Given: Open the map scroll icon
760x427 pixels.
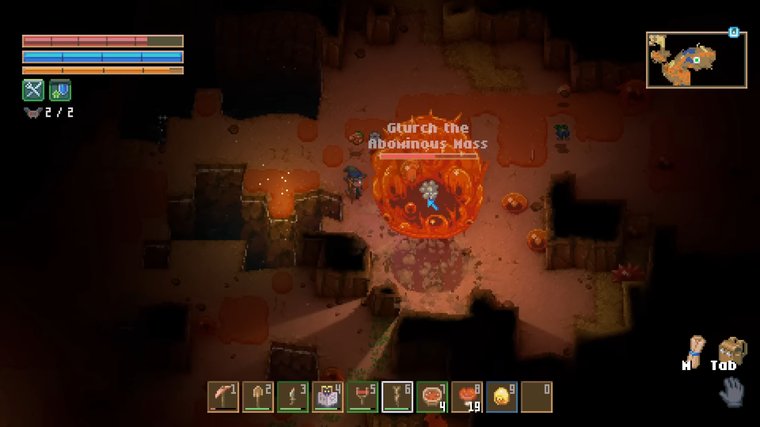Looking at the screenshot, I should [691, 349].
